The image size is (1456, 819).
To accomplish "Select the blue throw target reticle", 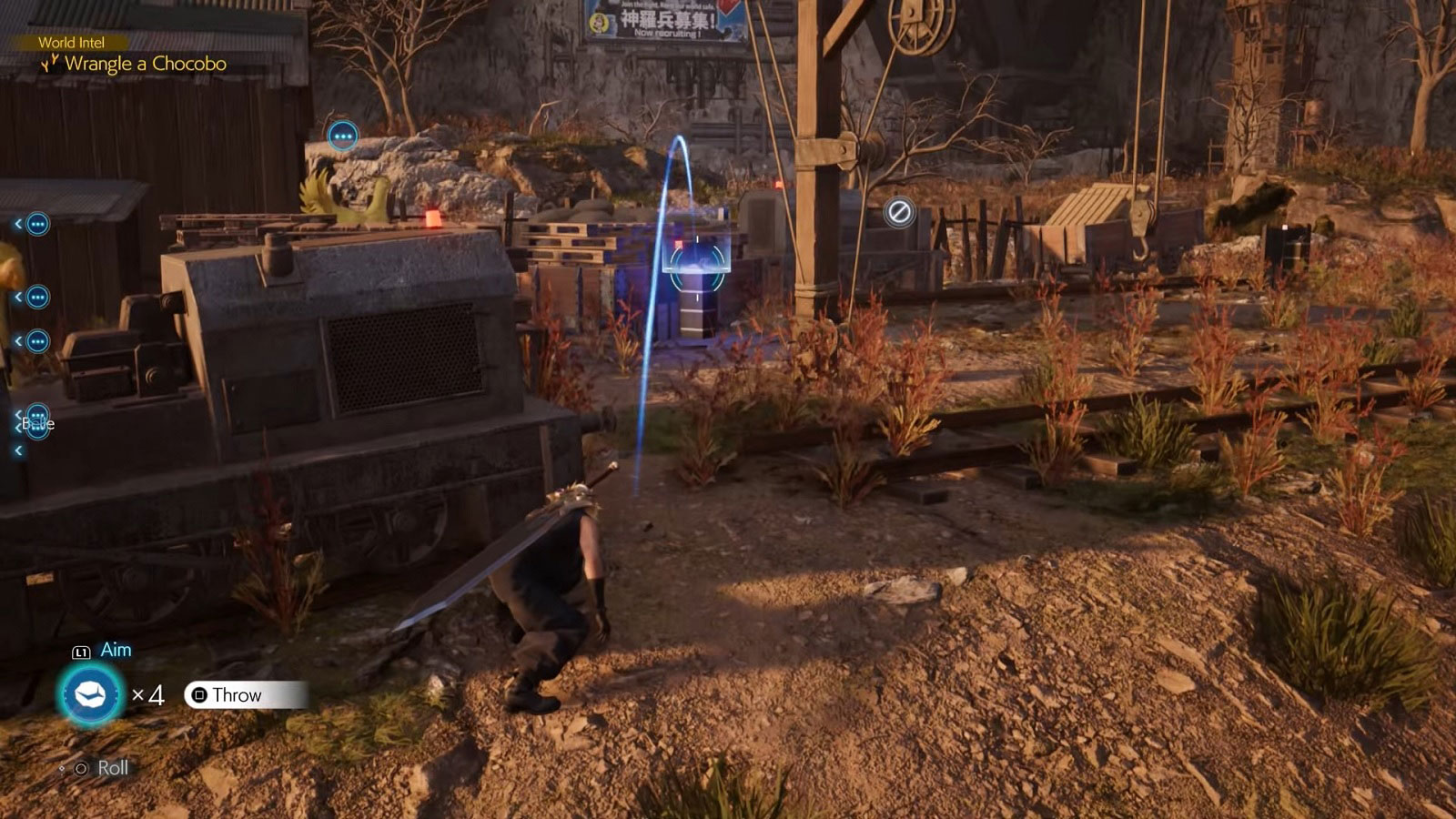I will pos(697,265).
